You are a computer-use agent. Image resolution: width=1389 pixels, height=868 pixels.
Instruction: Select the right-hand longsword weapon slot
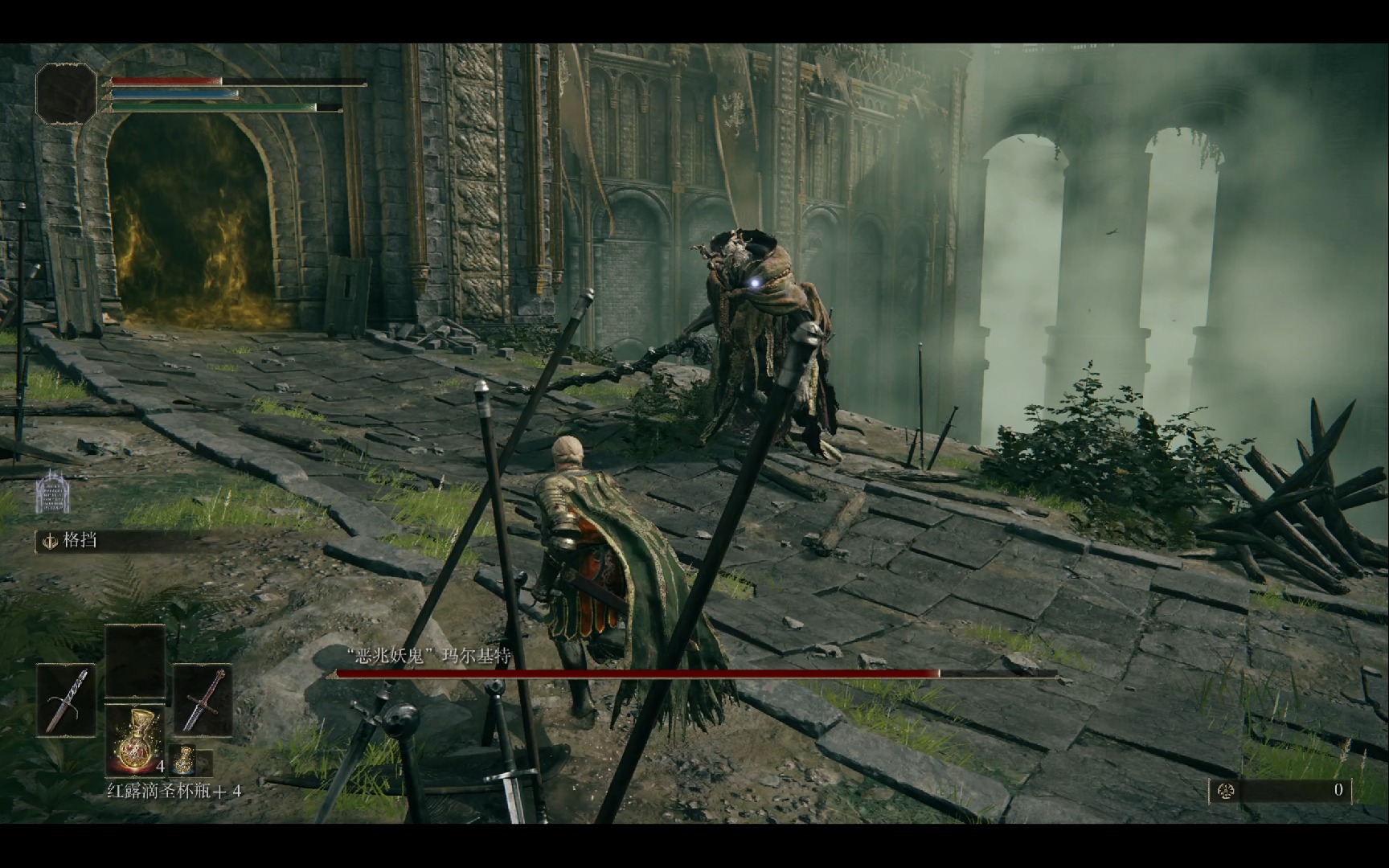point(203,699)
